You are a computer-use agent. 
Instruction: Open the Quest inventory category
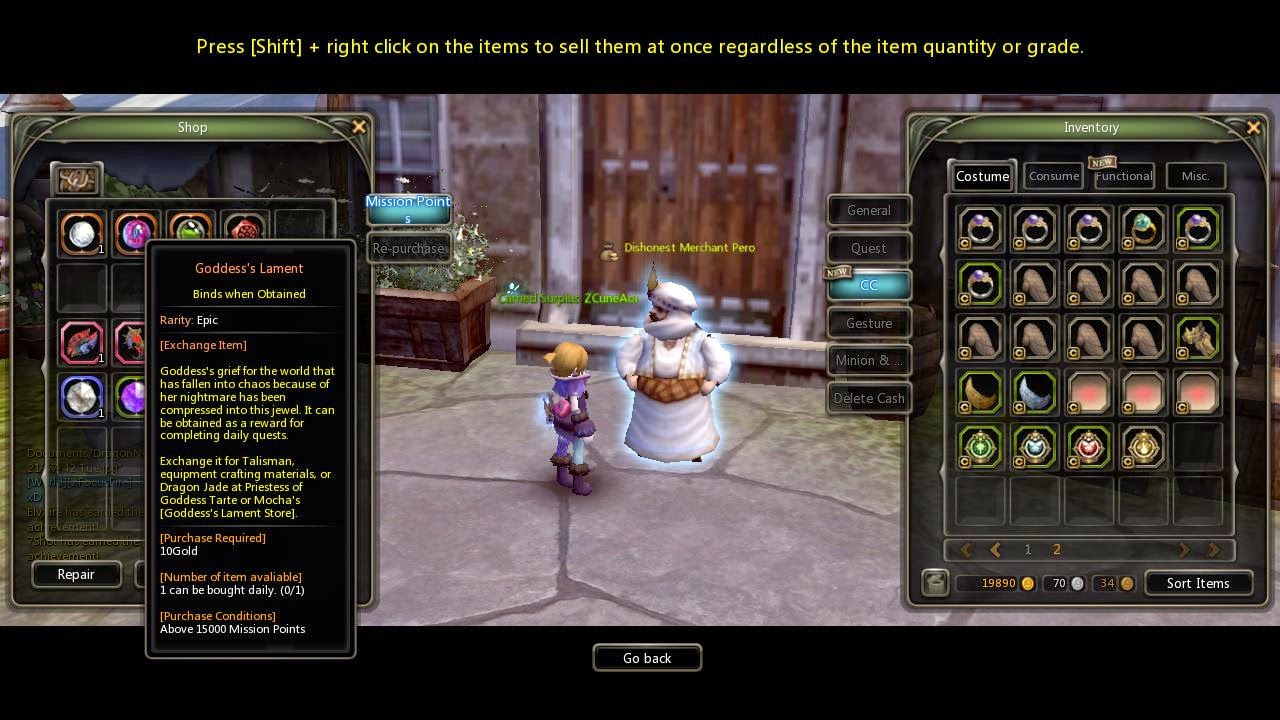pyautogui.click(x=868, y=248)
